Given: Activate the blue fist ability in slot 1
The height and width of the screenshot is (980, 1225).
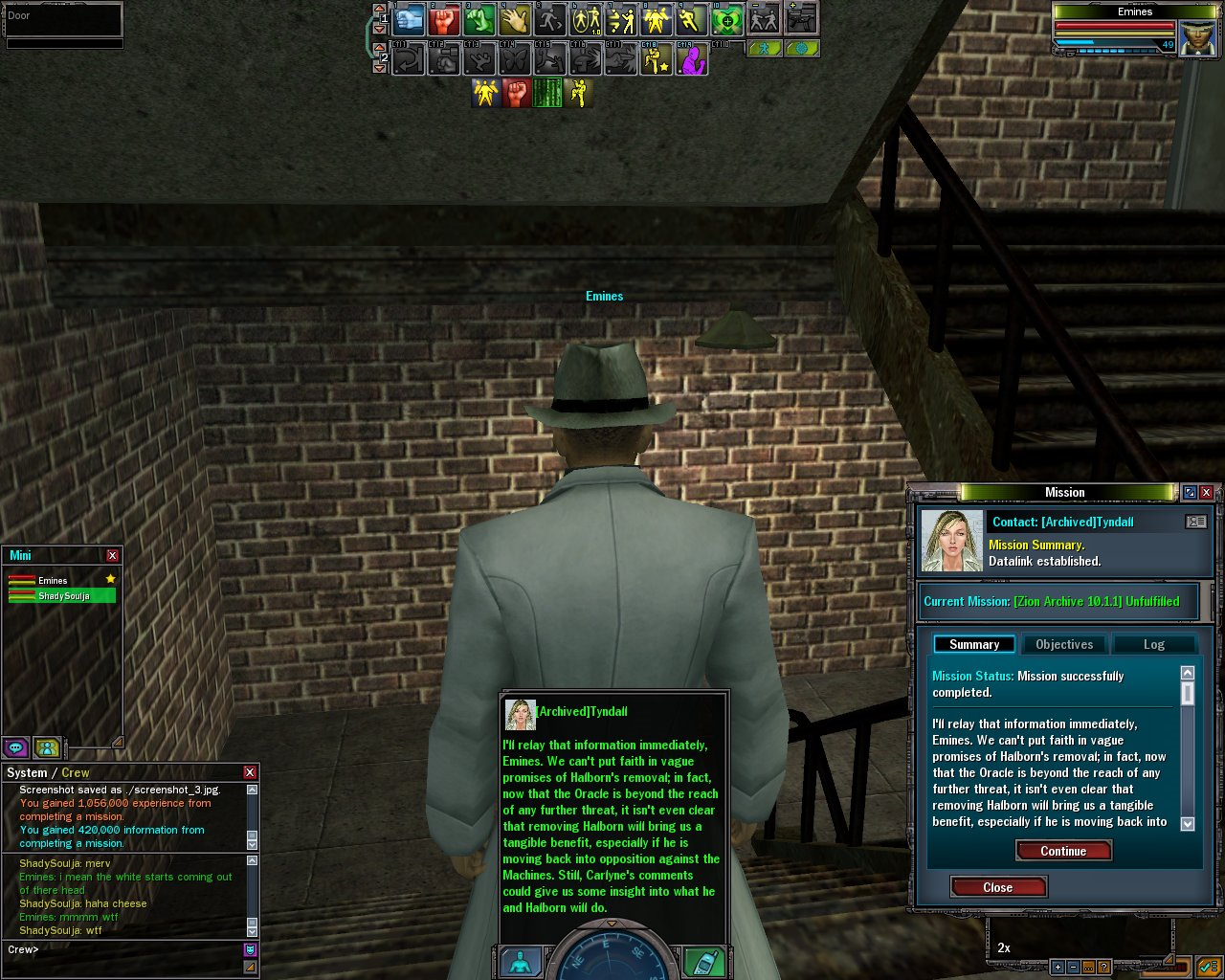Looking at the screenshot, I should click(410, 19).
